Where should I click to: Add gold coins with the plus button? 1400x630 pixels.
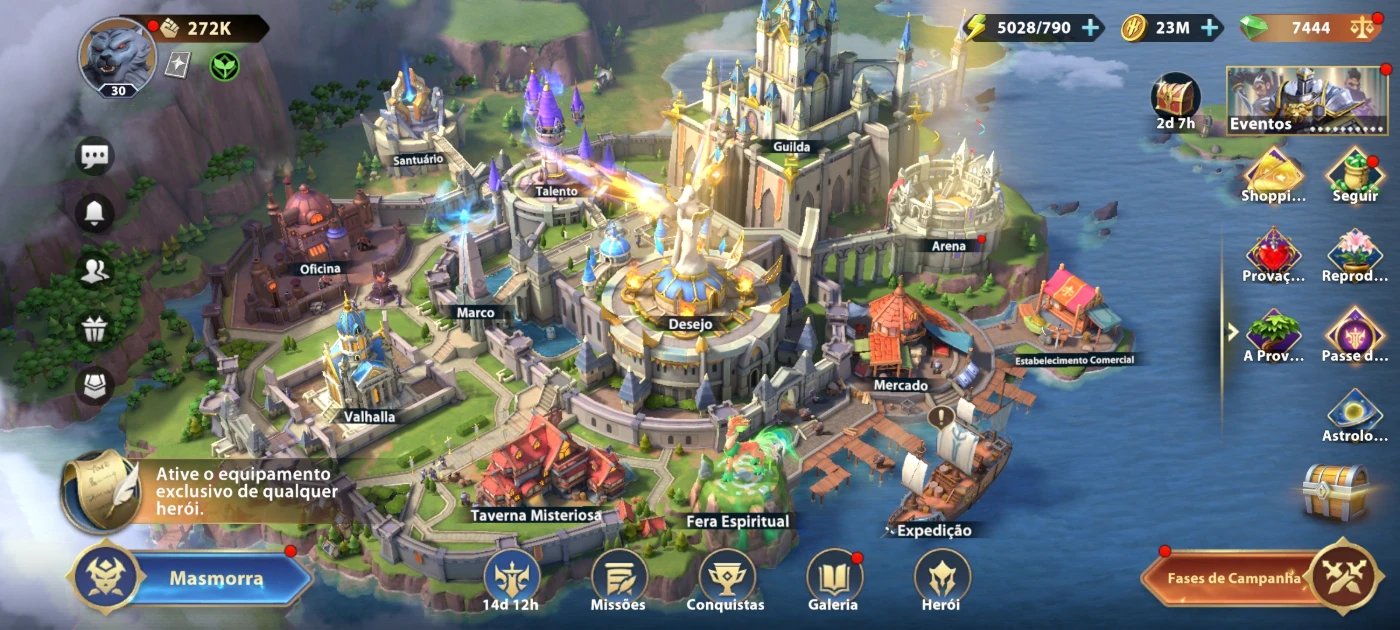(1210, 28)
